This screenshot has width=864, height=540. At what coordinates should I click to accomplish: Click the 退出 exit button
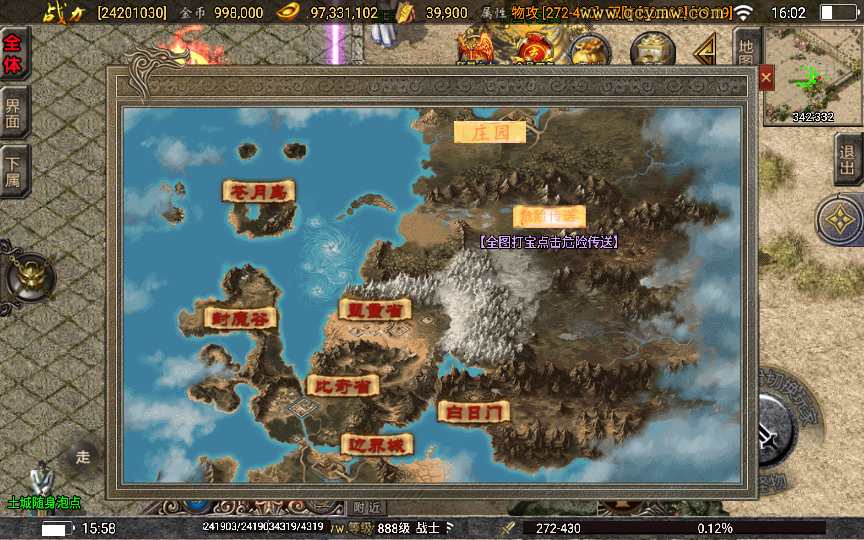[849, 158]
